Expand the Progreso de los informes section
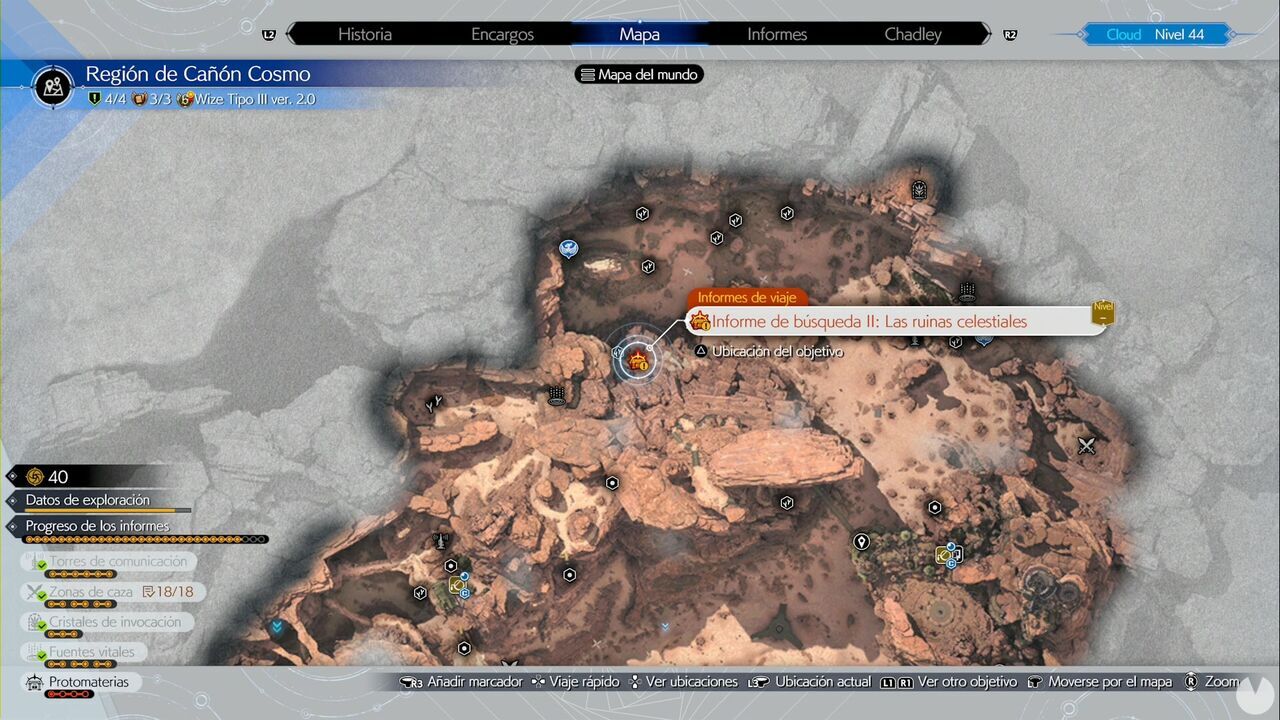The width and height of the screenshot is (1280, 720). [x=95, y=525]
